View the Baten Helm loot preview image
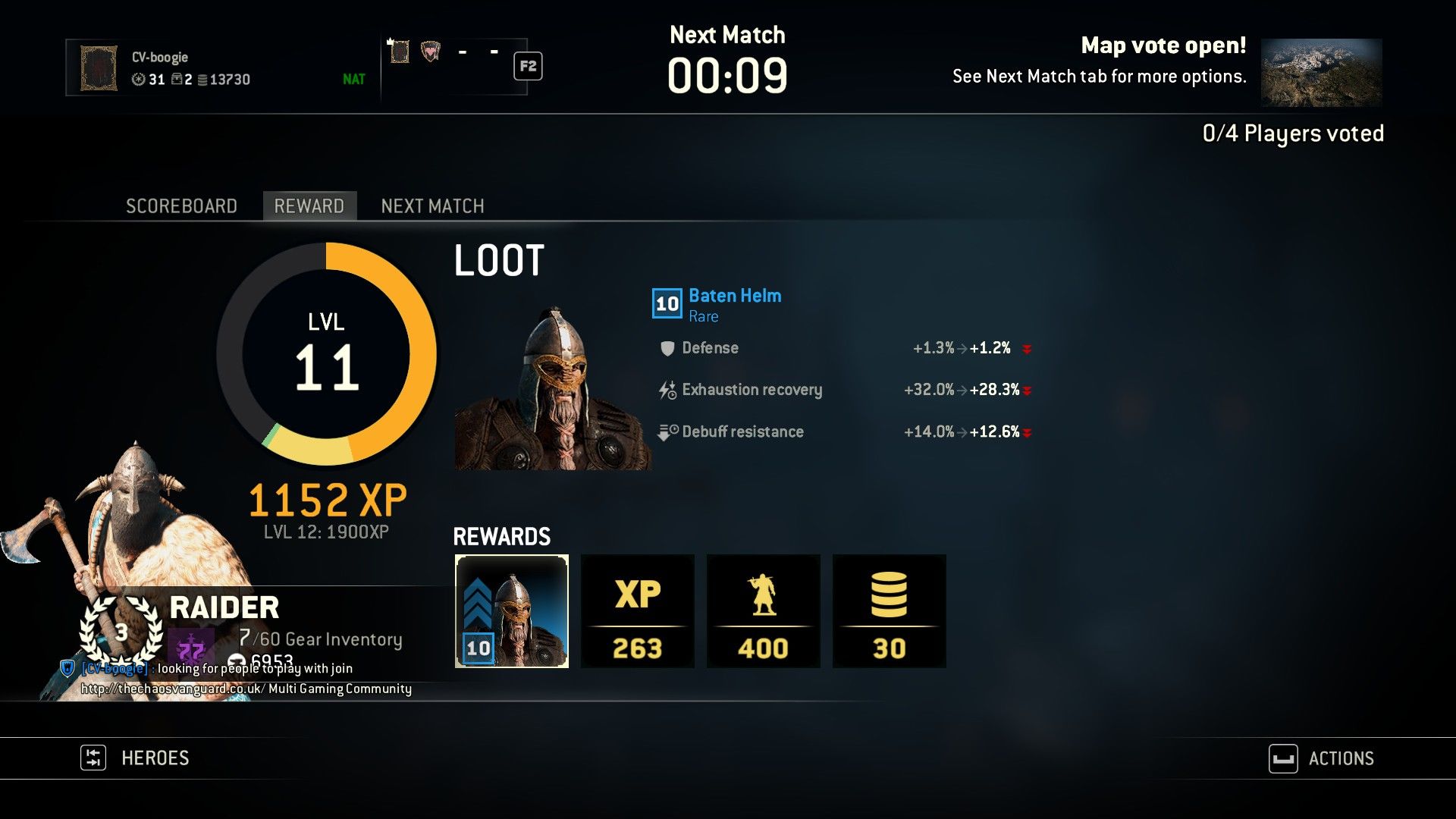1456x819 pixels. (x=553, y=388)
